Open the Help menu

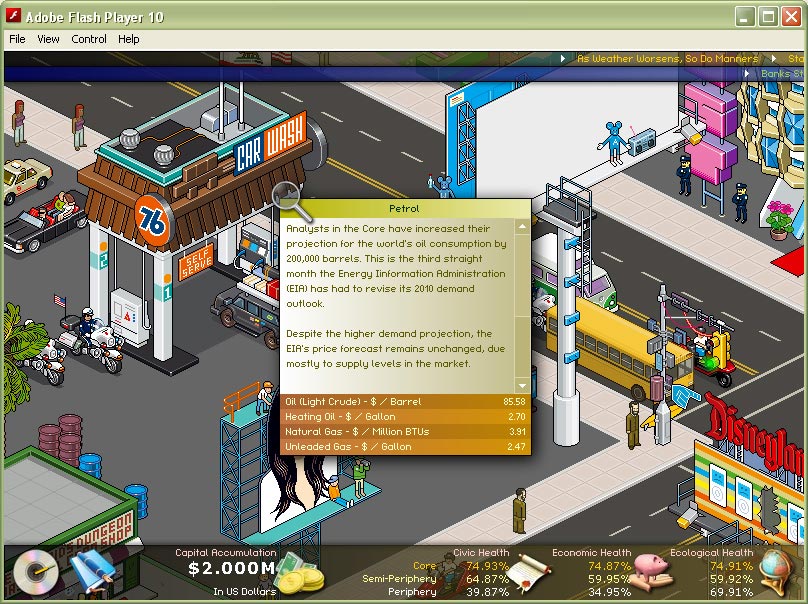tap(129, 39)
